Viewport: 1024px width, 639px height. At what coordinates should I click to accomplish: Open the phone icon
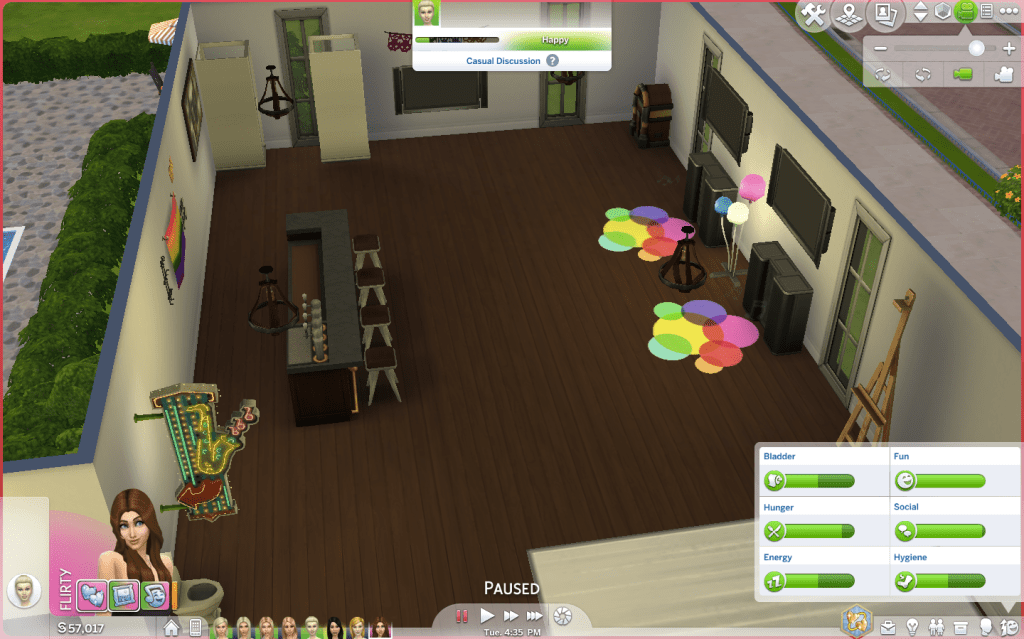pyautogui.click(x=196, y=628)
